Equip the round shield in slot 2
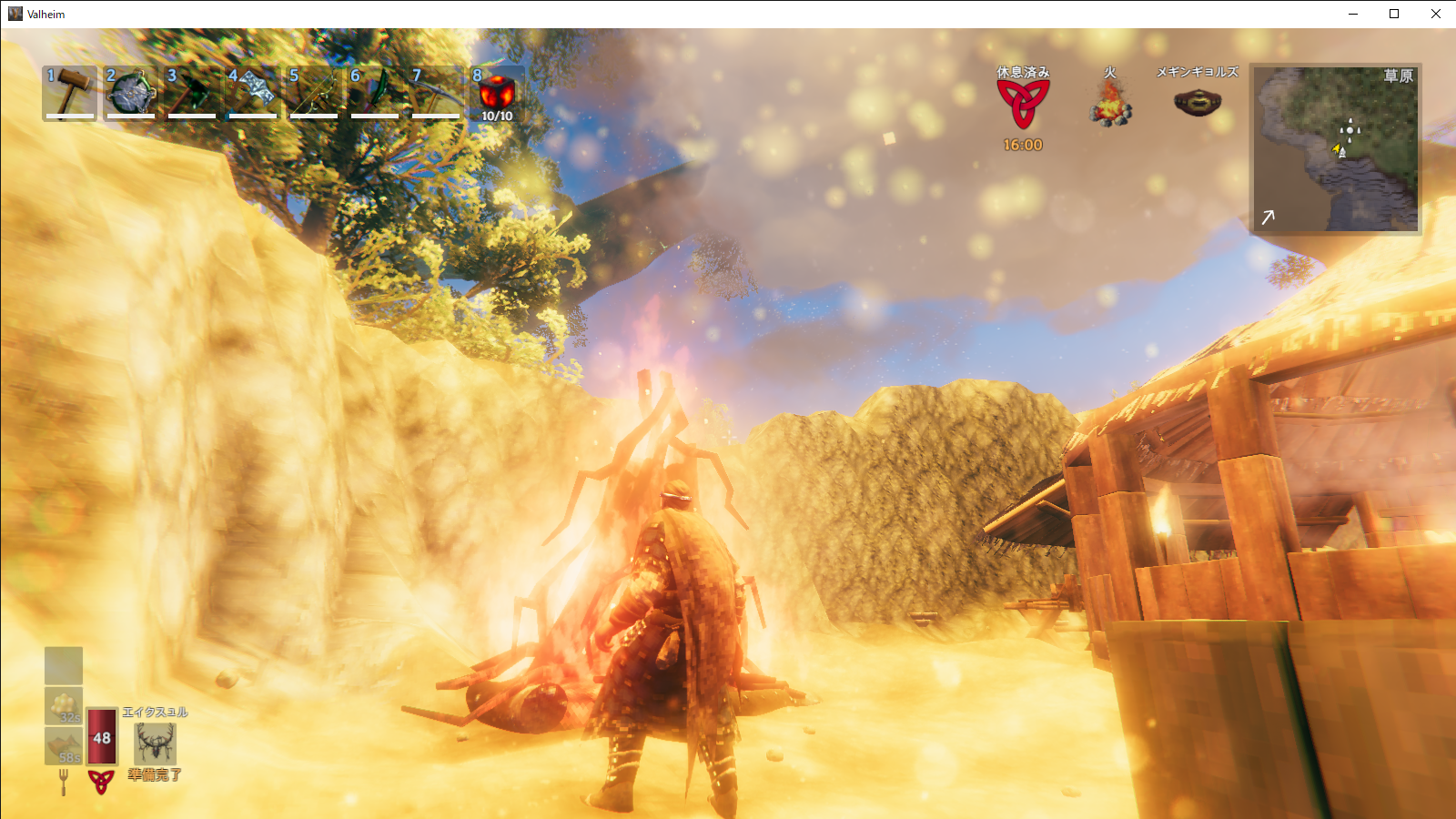The height and width of the screenshot is (819, 1456). point(131,92)
